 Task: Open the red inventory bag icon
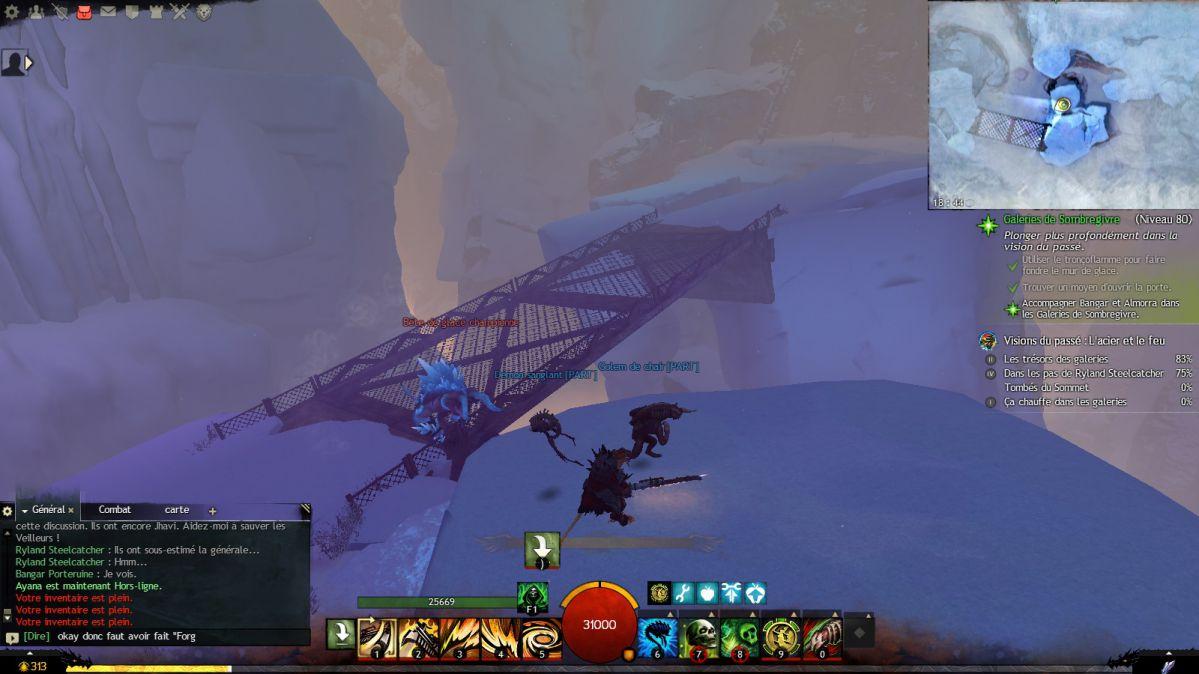tap(84, 12)
